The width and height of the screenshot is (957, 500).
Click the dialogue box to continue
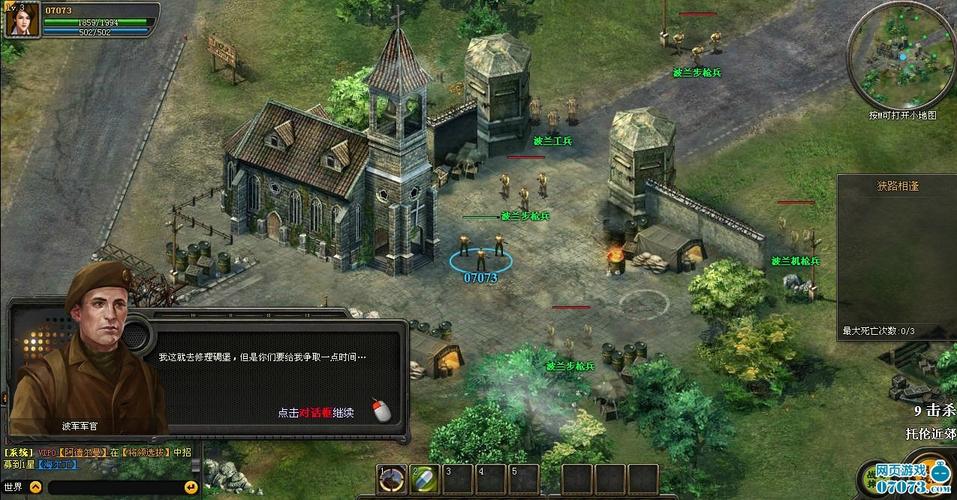pyautogui.click(x=280, y=380)
